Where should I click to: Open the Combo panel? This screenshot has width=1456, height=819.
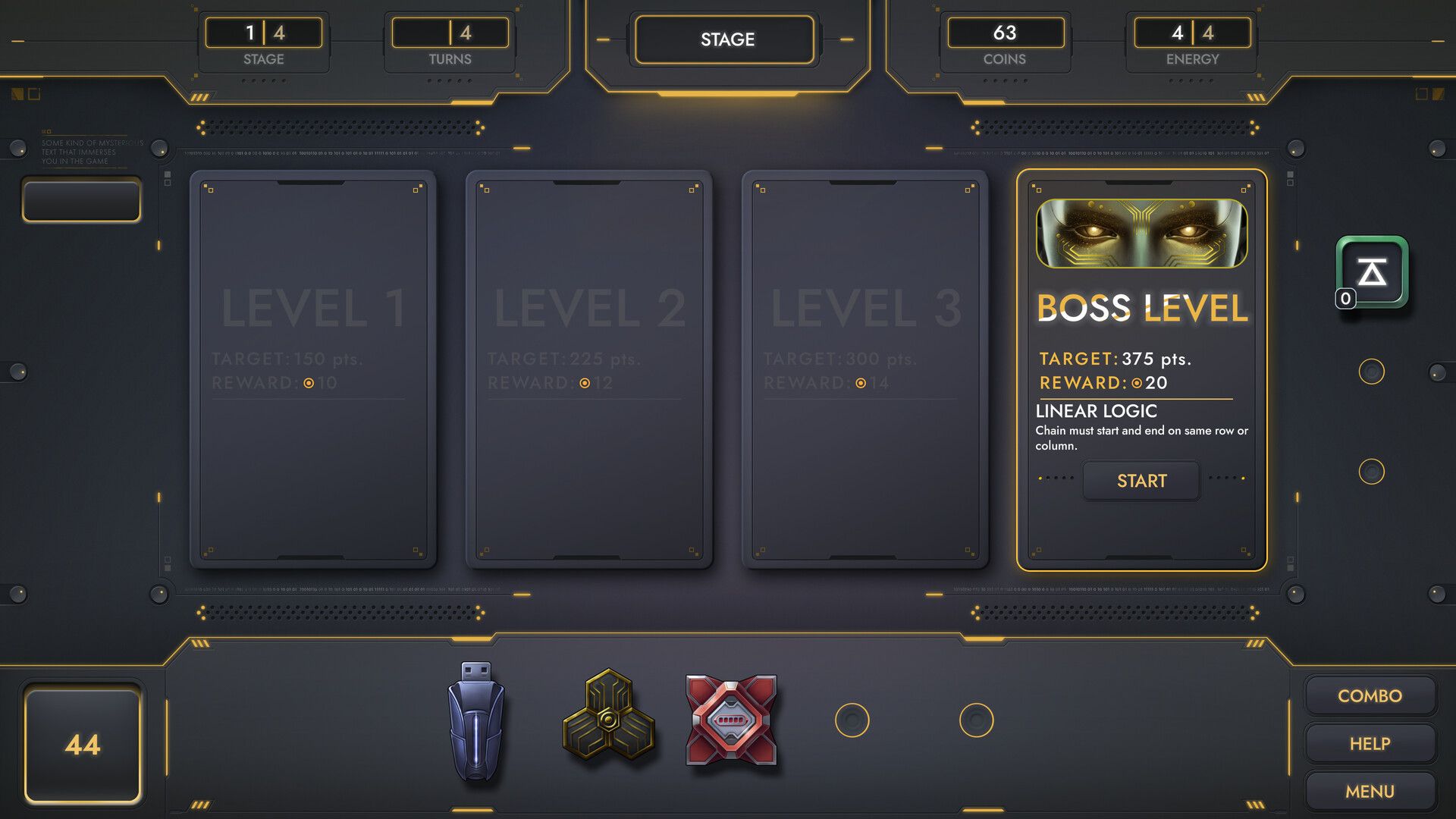pyautogui.click(x=1370, y=695)
